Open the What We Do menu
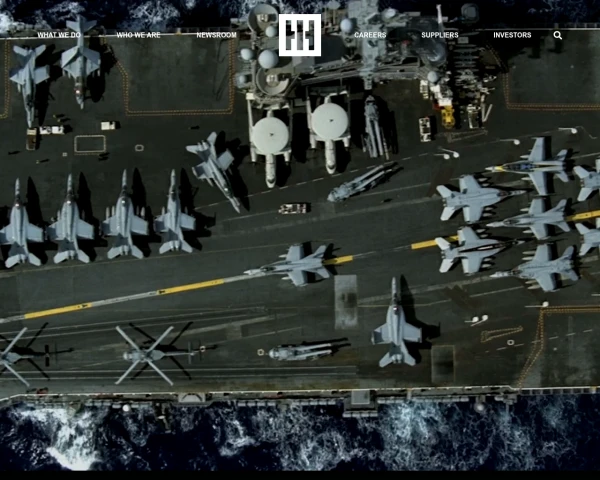This screenshot has height=480, width=600. pos(59,35)
